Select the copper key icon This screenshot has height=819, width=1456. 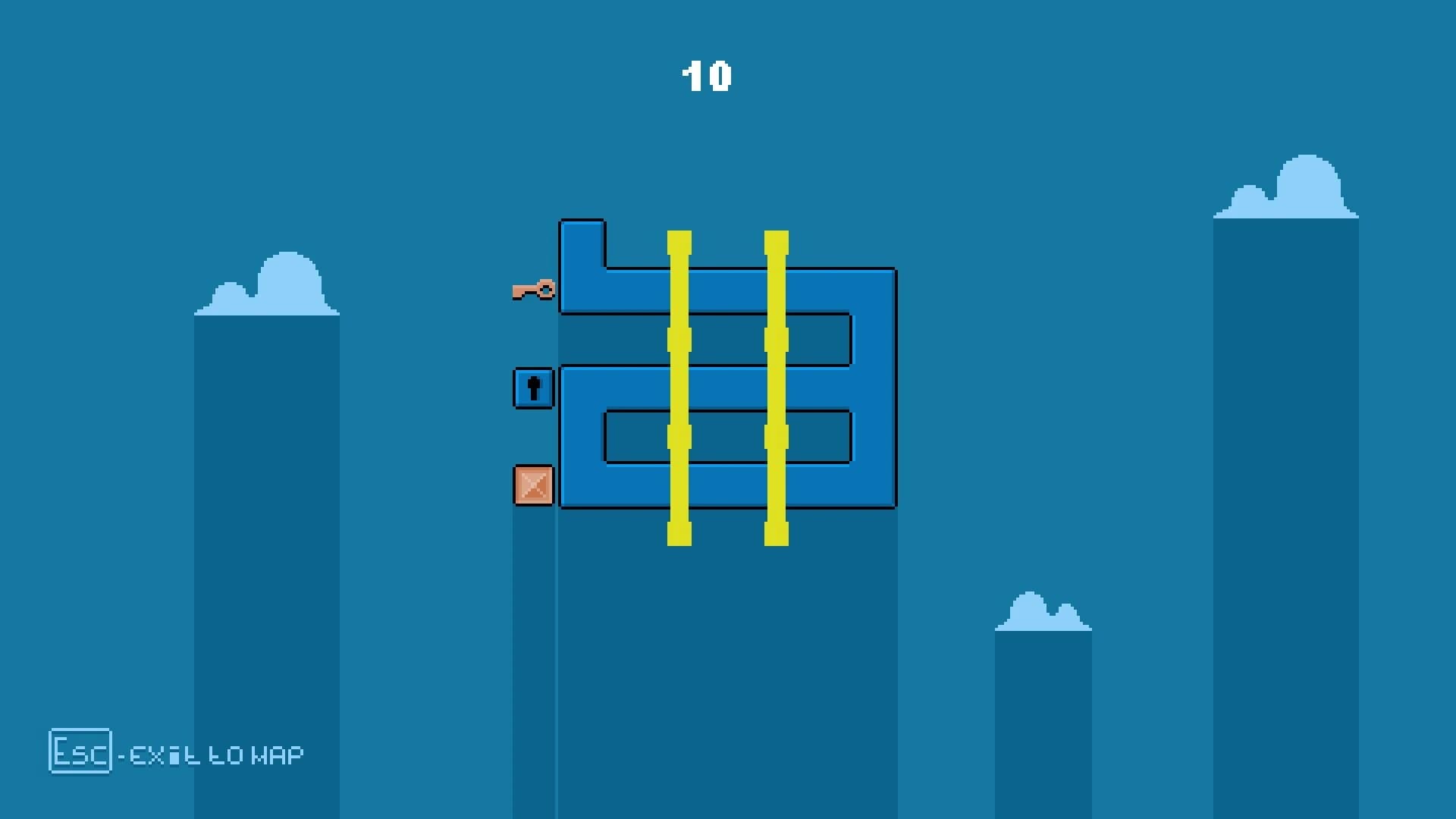pos(535,290)
